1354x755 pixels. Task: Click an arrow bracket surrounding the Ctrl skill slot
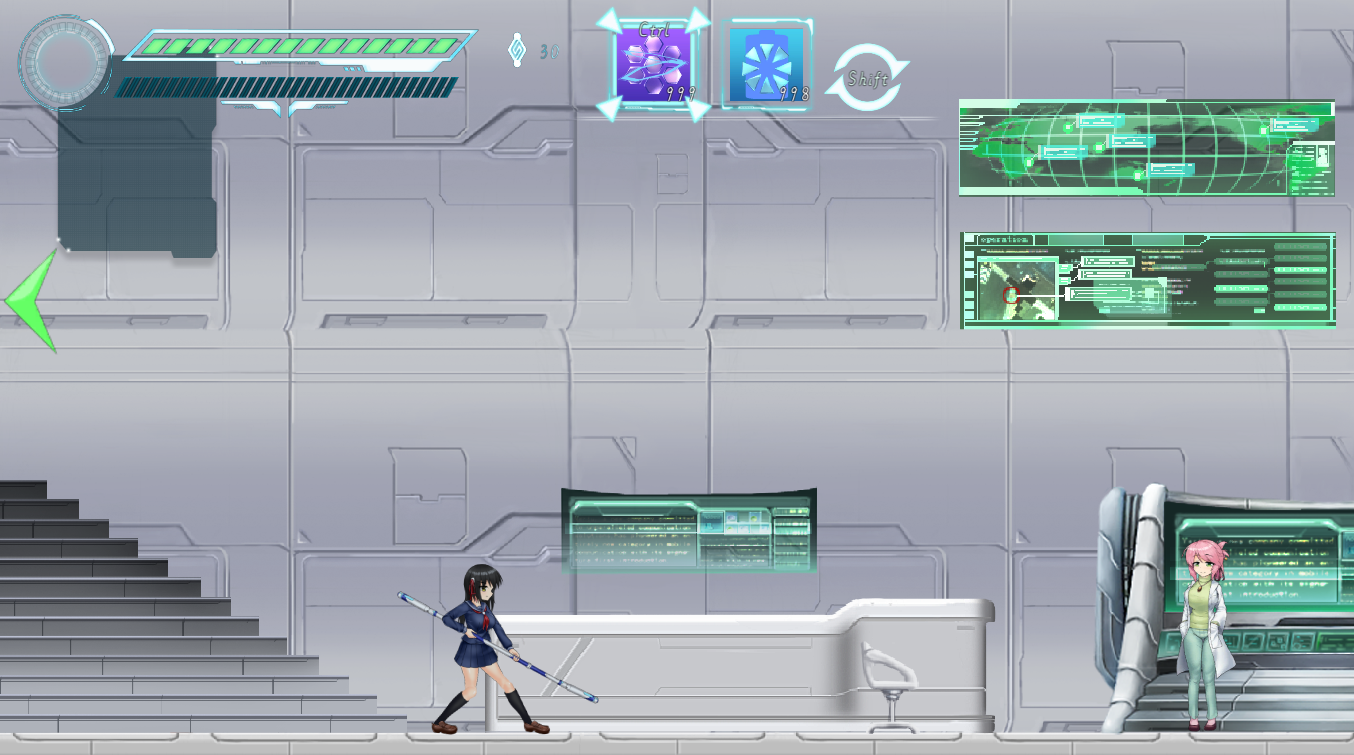point(610,20)
